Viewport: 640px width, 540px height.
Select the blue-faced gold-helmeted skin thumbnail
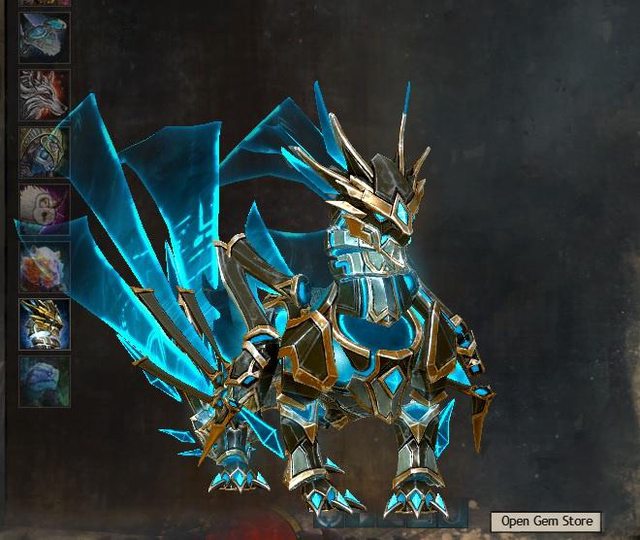pos(44,152)
